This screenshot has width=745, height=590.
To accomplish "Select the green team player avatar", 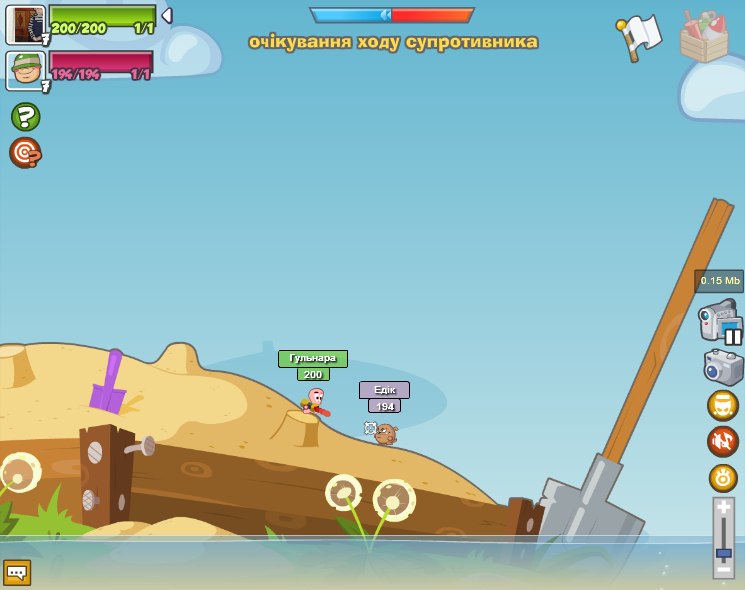I will click(25, 24).
